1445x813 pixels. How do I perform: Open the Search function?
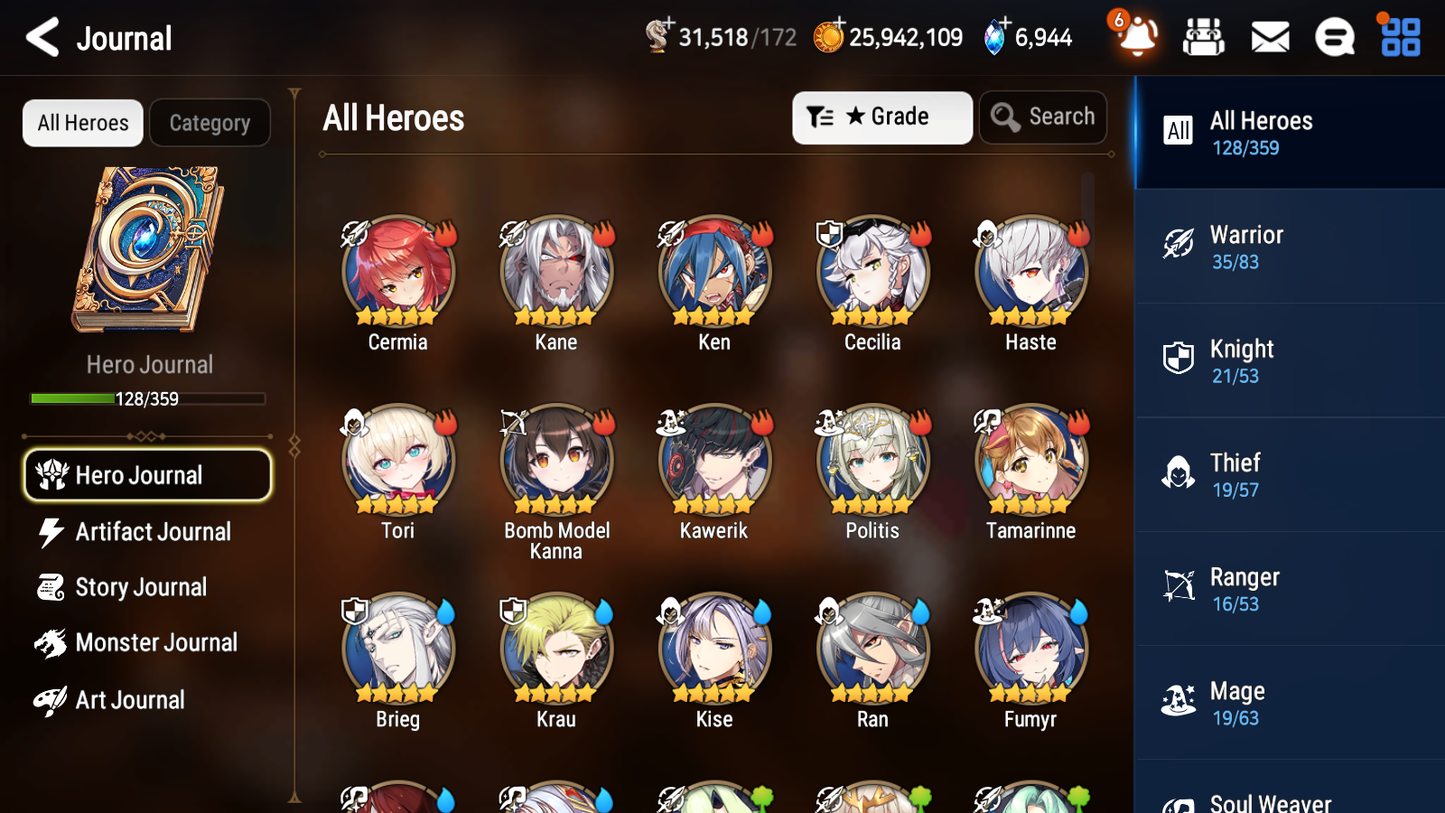click(1043, 117)
